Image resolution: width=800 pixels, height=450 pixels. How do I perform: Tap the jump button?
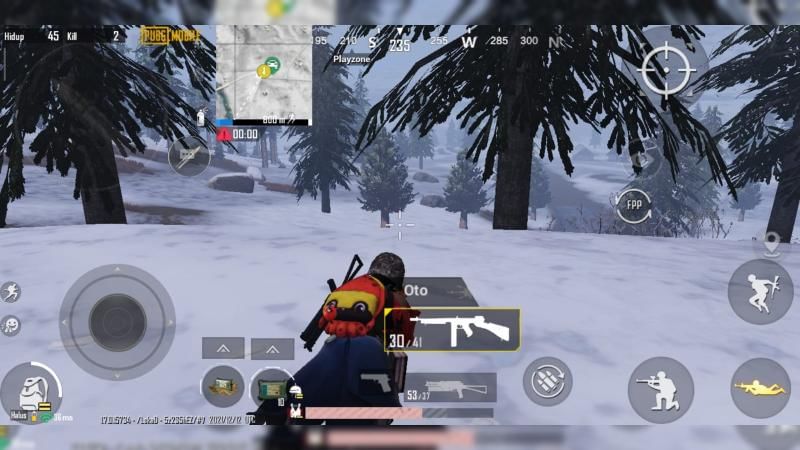(759, 291)
